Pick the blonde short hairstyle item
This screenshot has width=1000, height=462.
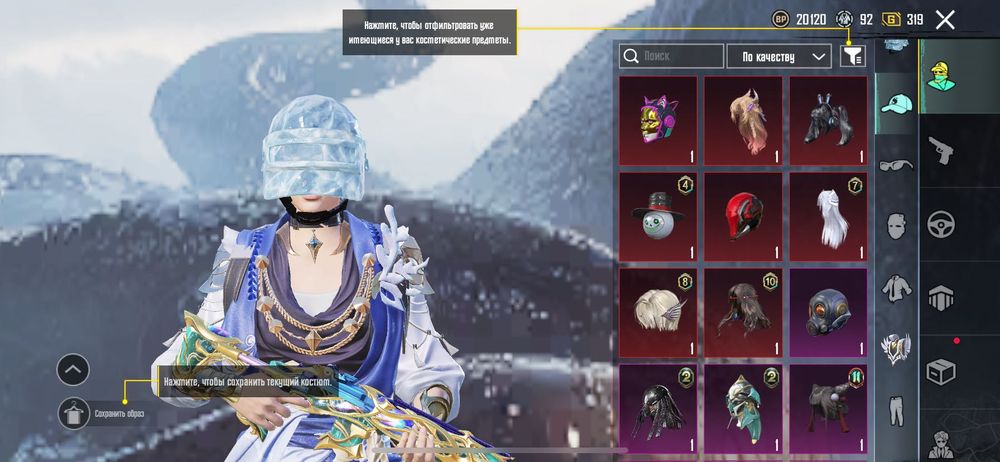pos(657,312)
